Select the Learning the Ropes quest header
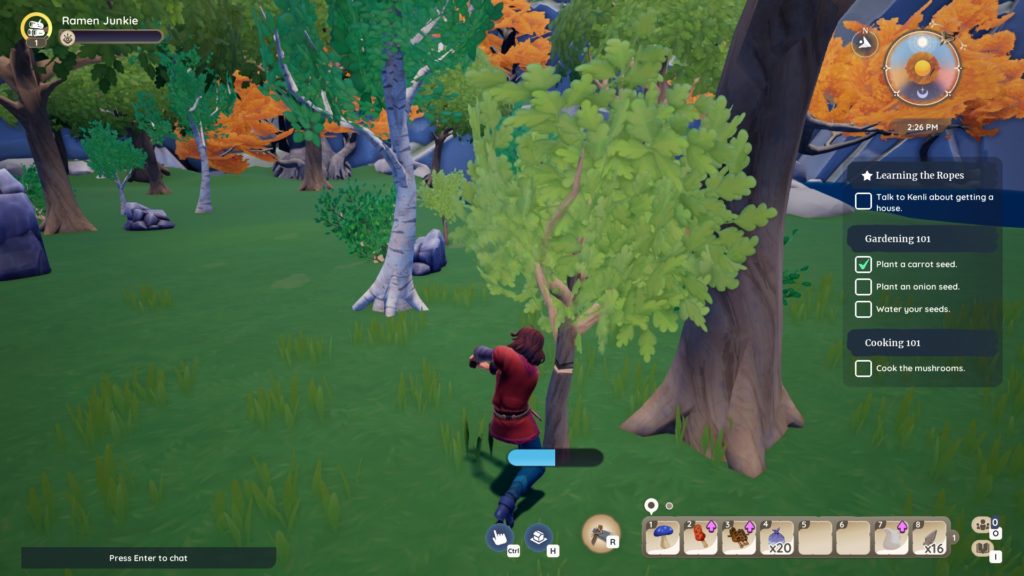The image size is (1024, 576). [x=920, y=175]
